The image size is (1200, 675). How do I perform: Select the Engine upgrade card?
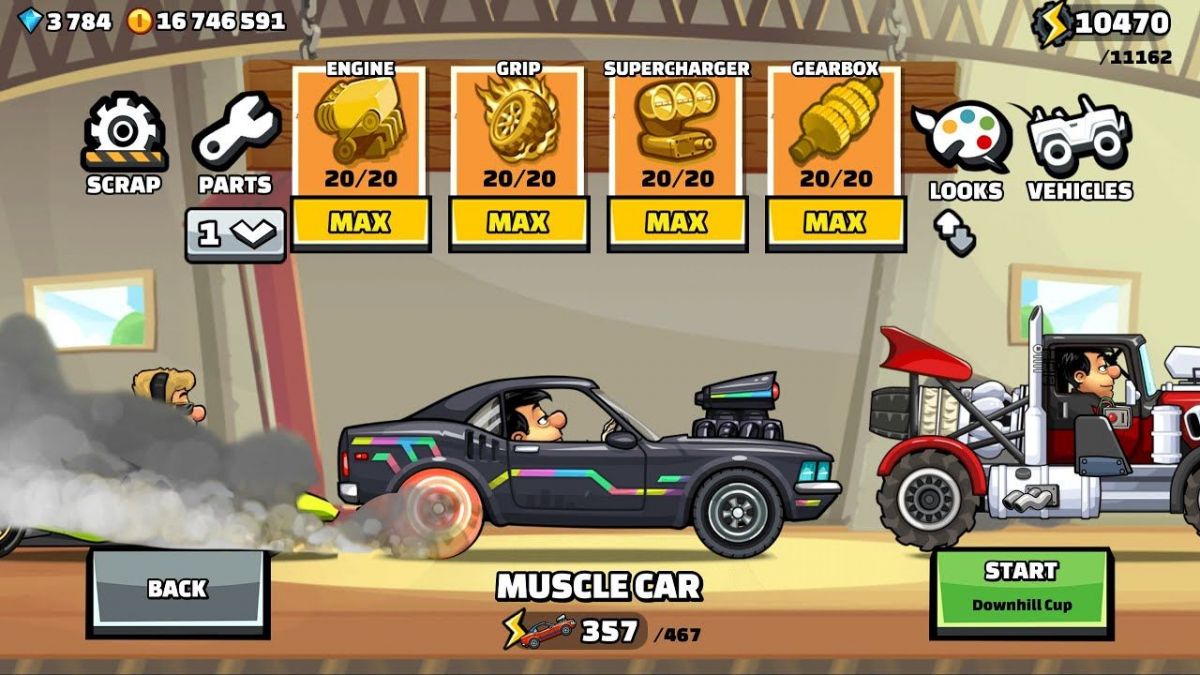pos(360,130)
